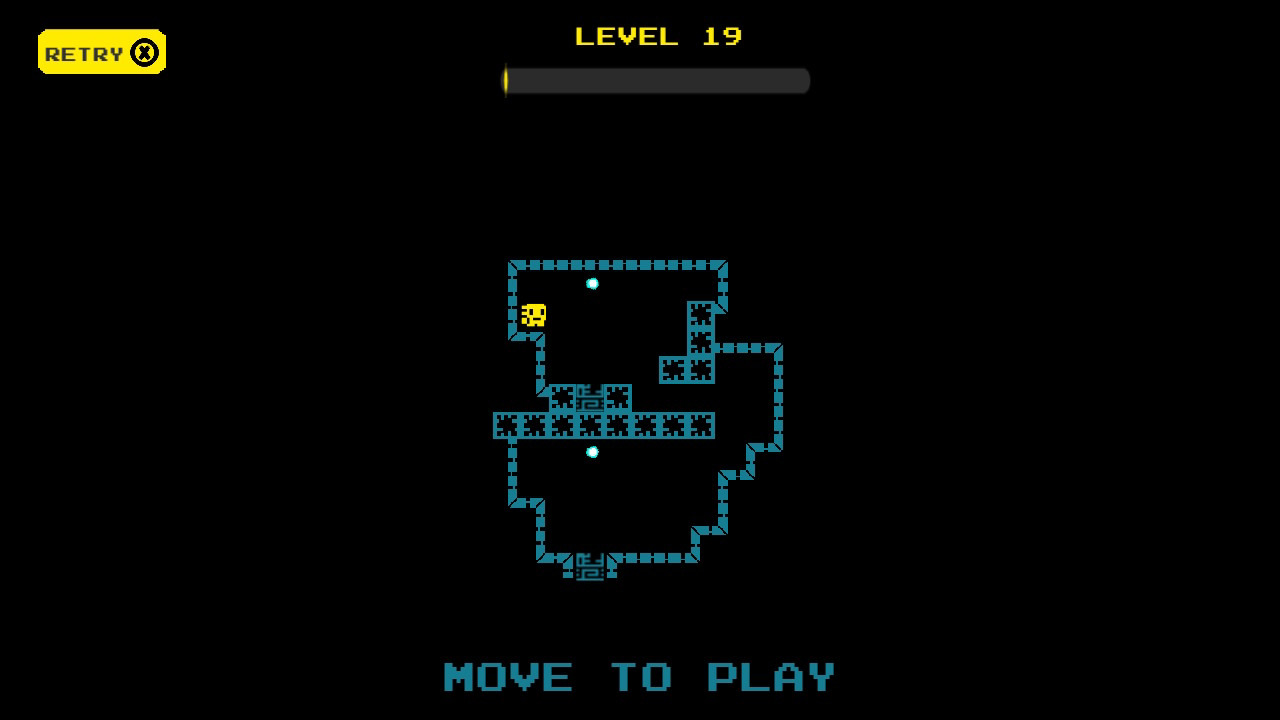This screenshot has width=1280, height=720.
Task: Click the topmost spike tile of the right column
Action: [701, 315]
